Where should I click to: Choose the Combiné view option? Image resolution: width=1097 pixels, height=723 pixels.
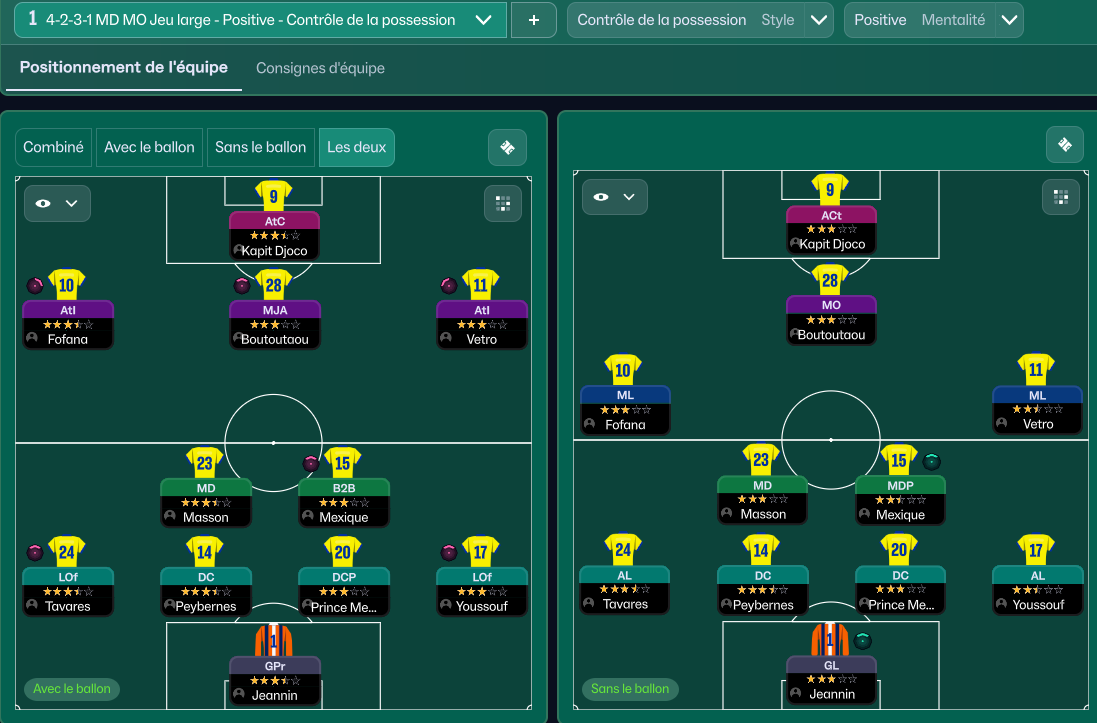(53, 147)
